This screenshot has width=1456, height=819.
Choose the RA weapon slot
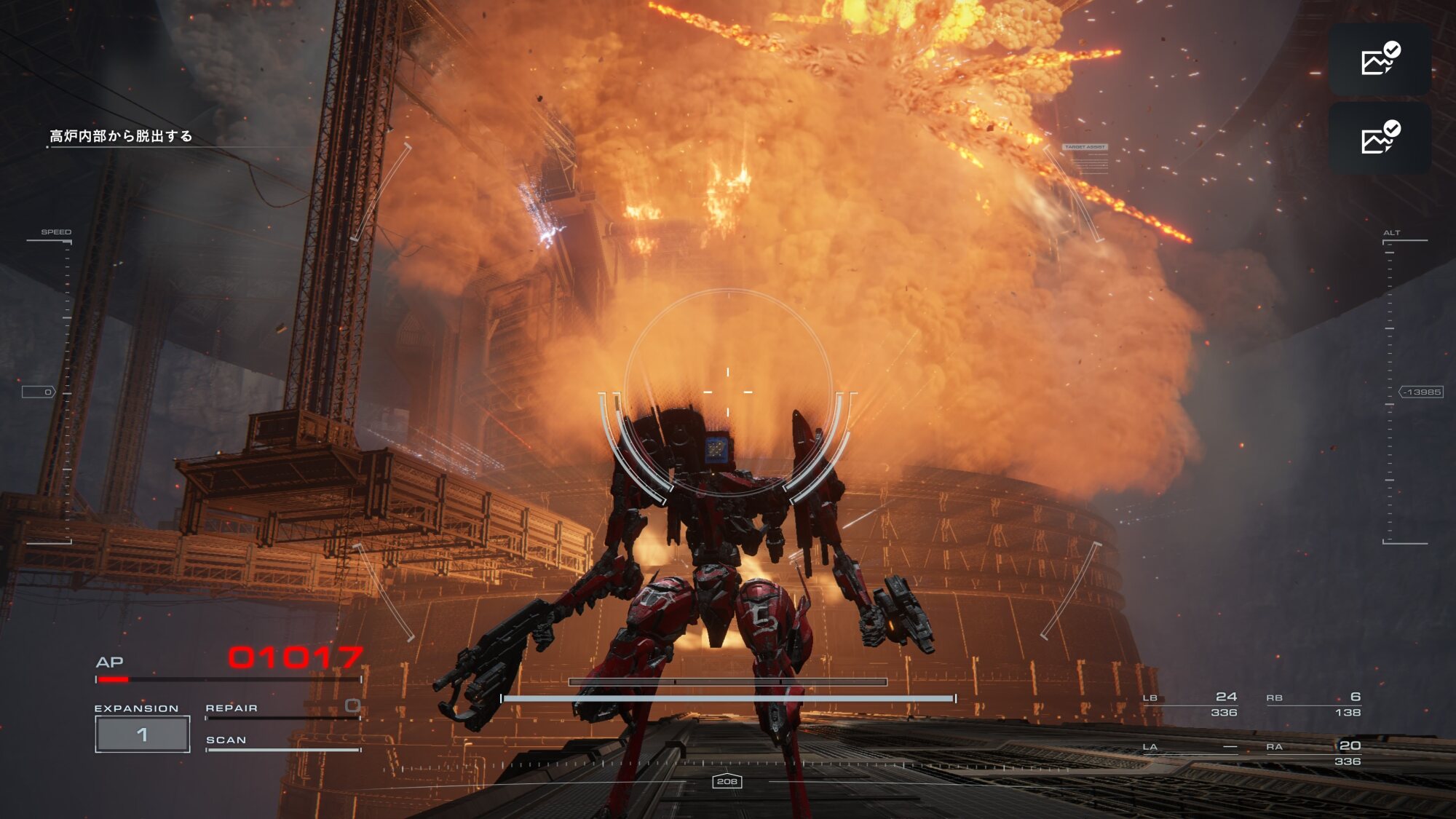point(1313,753)
